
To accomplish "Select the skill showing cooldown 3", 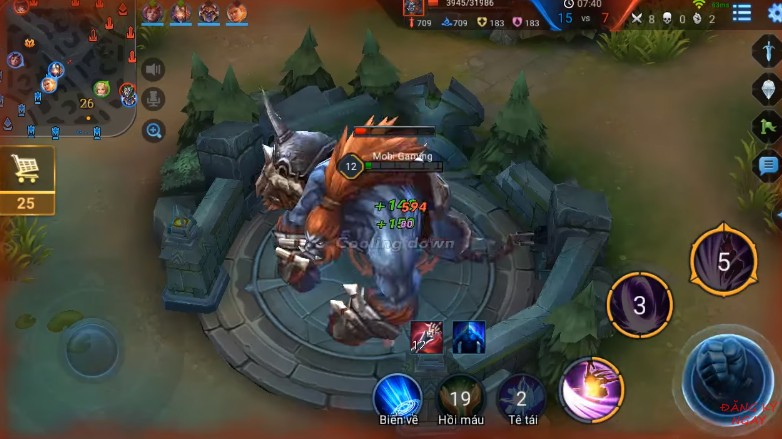I will click(640, 304).
